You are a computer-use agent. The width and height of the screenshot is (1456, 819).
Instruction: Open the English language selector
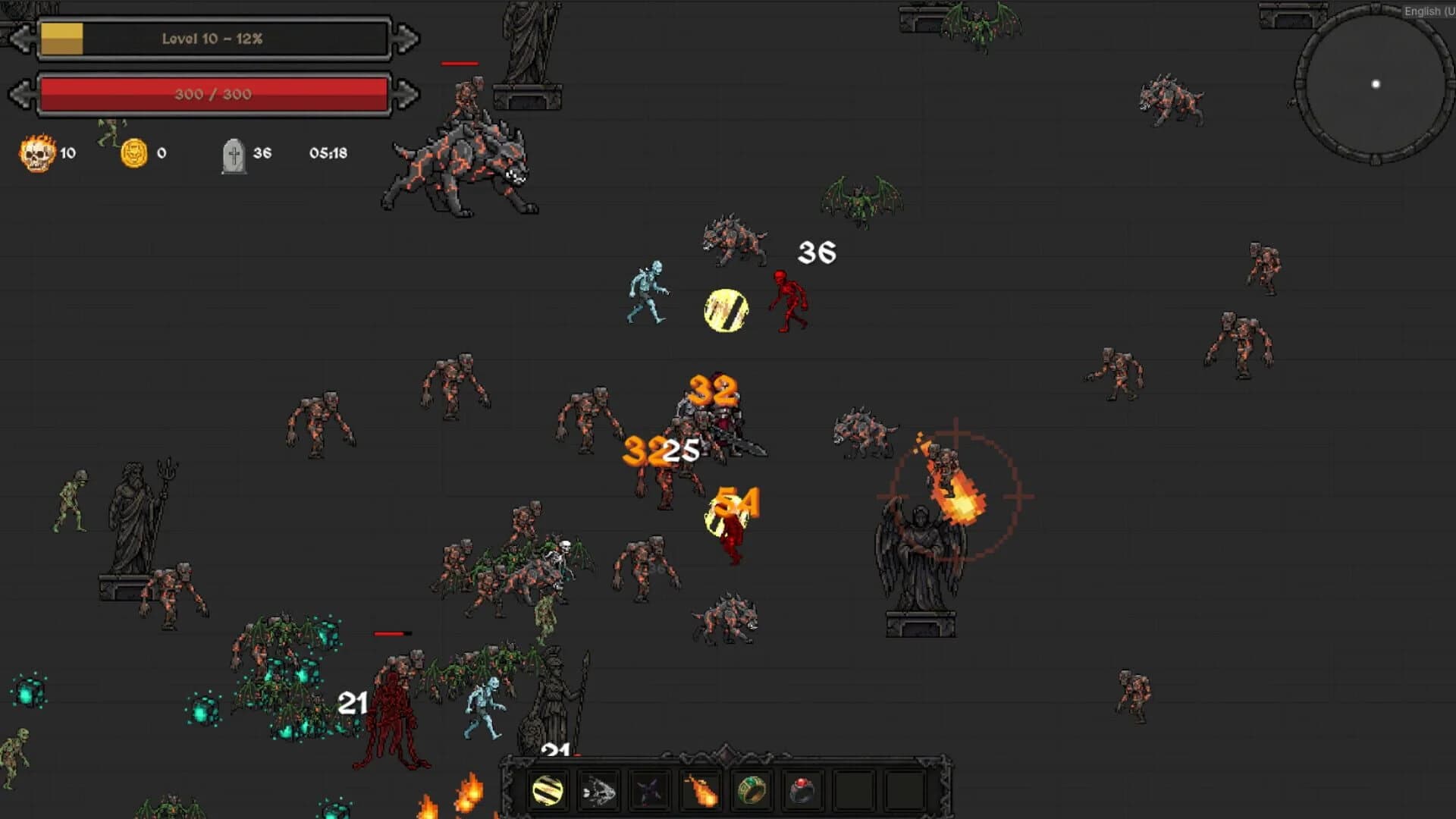pyautogui.click(x=1426, y=11)
